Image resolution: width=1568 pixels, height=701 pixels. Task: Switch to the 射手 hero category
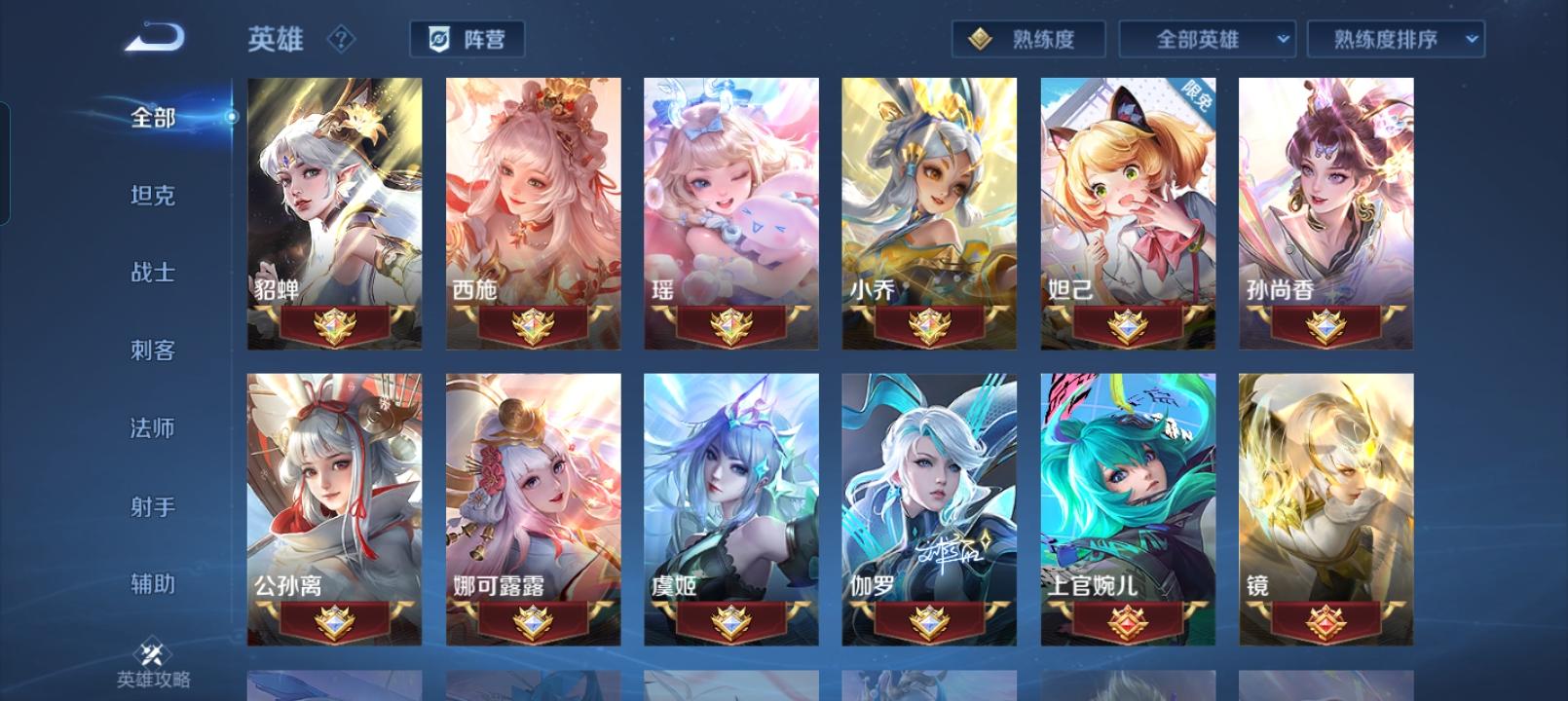click(x=154, y=506)
